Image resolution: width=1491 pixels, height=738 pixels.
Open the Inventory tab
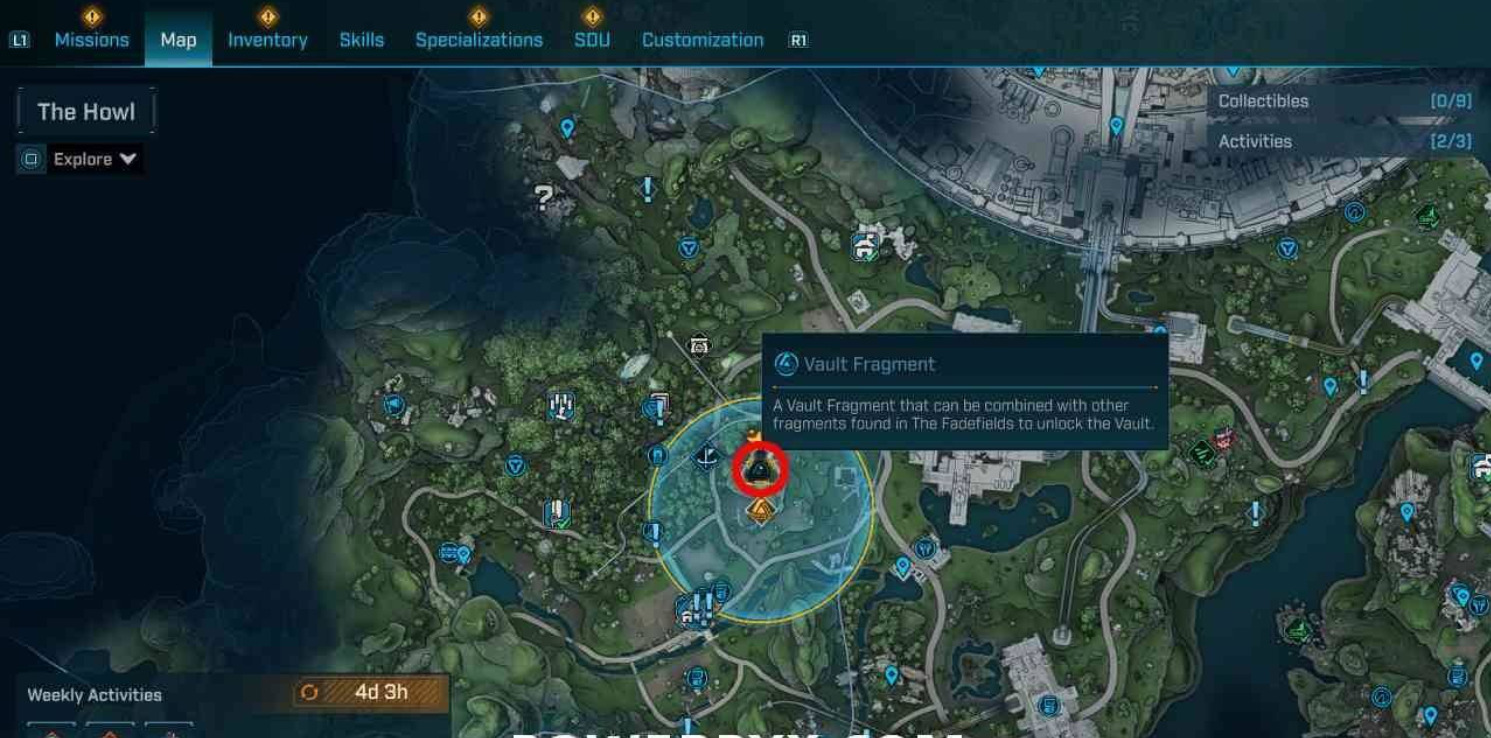click(267, 40)
